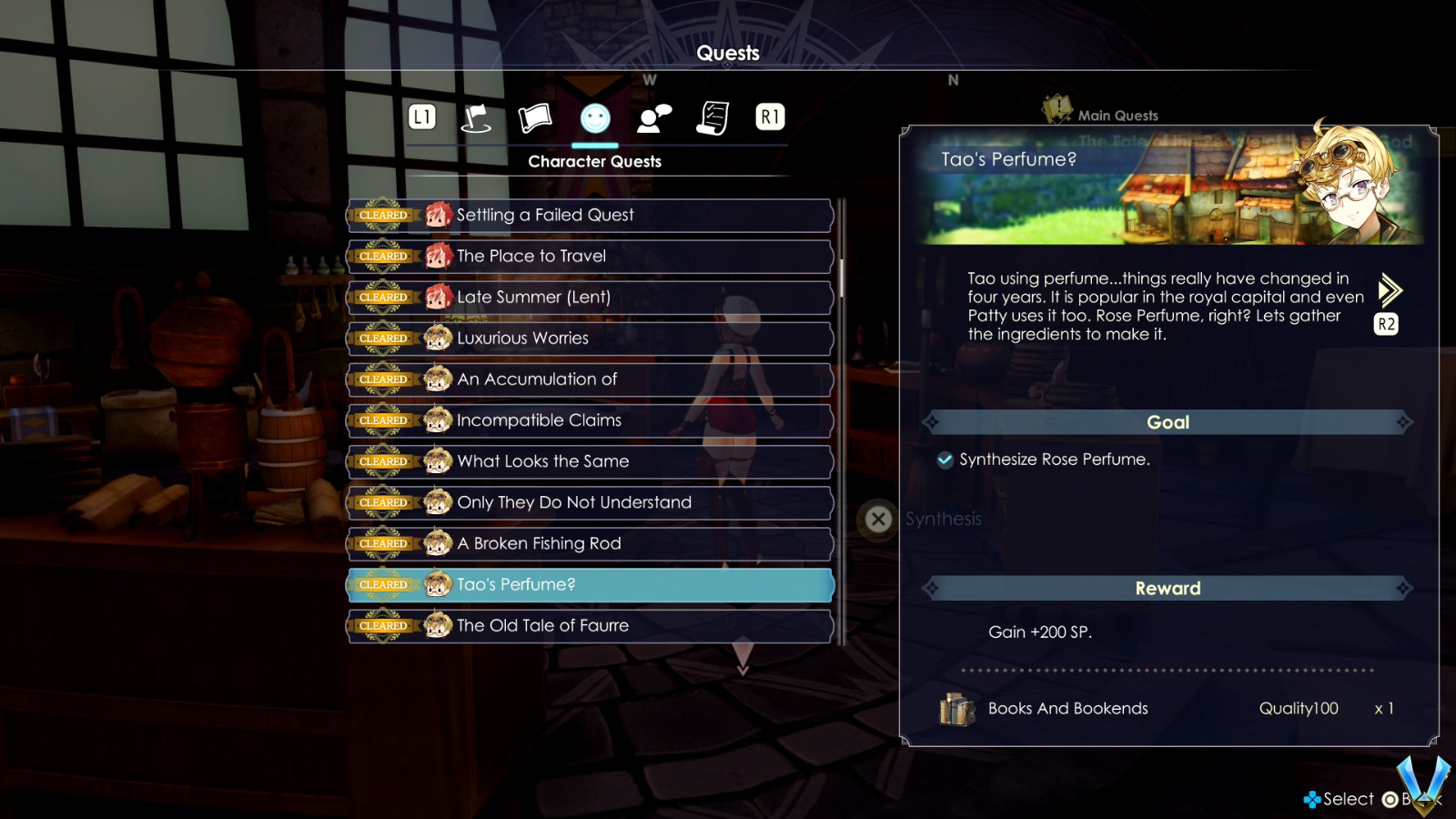The image size is (1456, 819).
Task: Select the Settling a Failed Quest entry
Action: (x=590, y=216)
